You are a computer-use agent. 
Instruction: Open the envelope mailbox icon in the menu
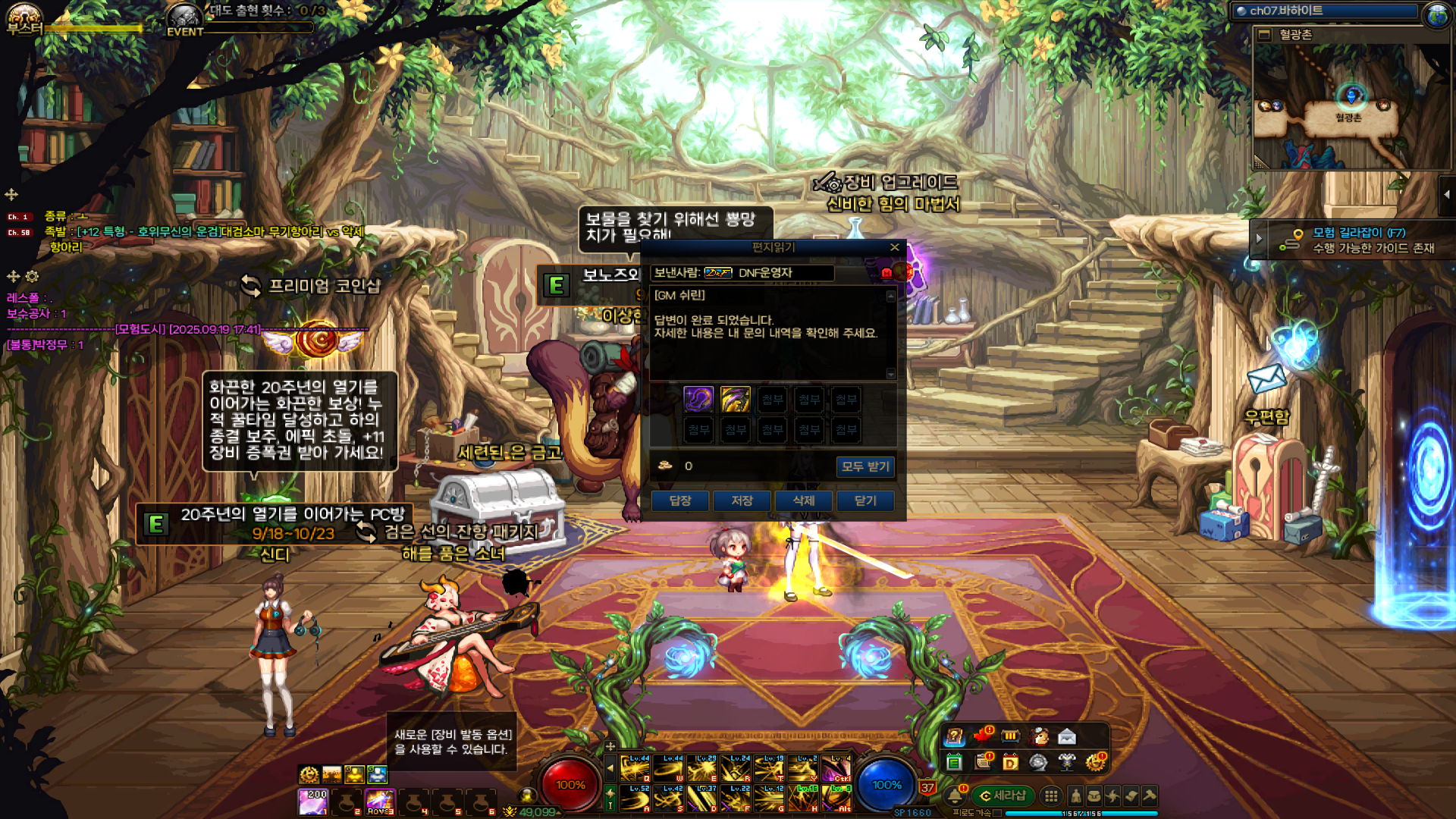pyautogui.click(x=1067, y=736)
